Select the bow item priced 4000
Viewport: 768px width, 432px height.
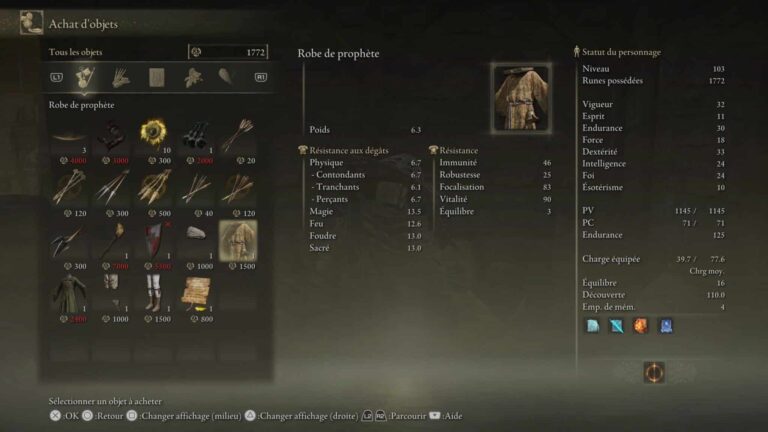coord(68,135)
